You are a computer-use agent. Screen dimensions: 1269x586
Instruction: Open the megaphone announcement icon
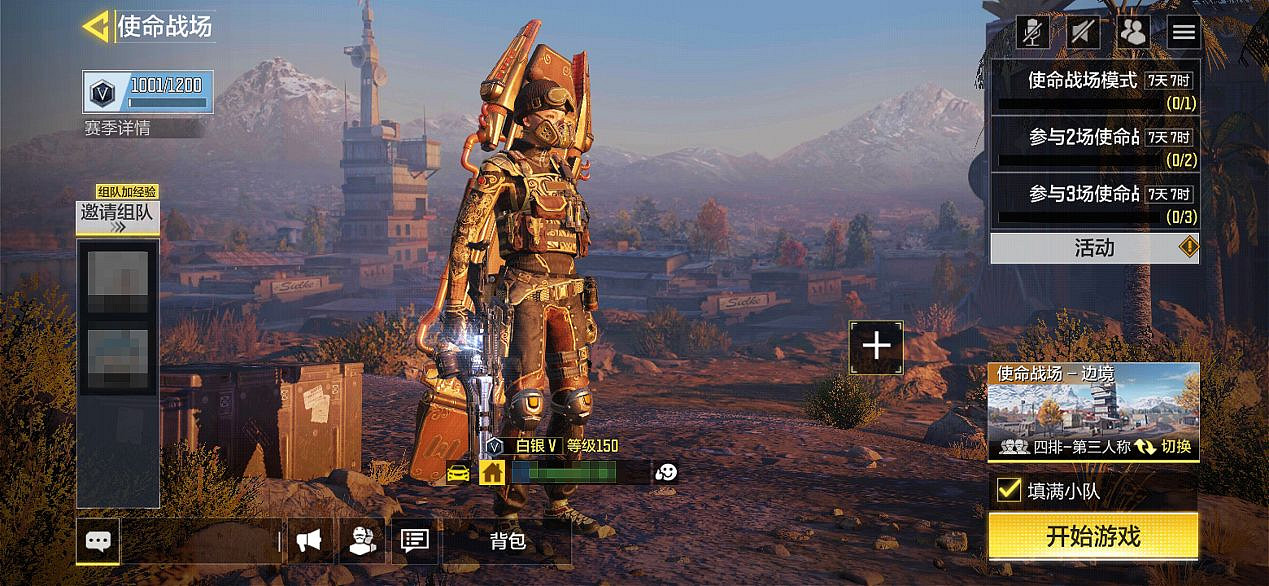click(x=309, y=541)
